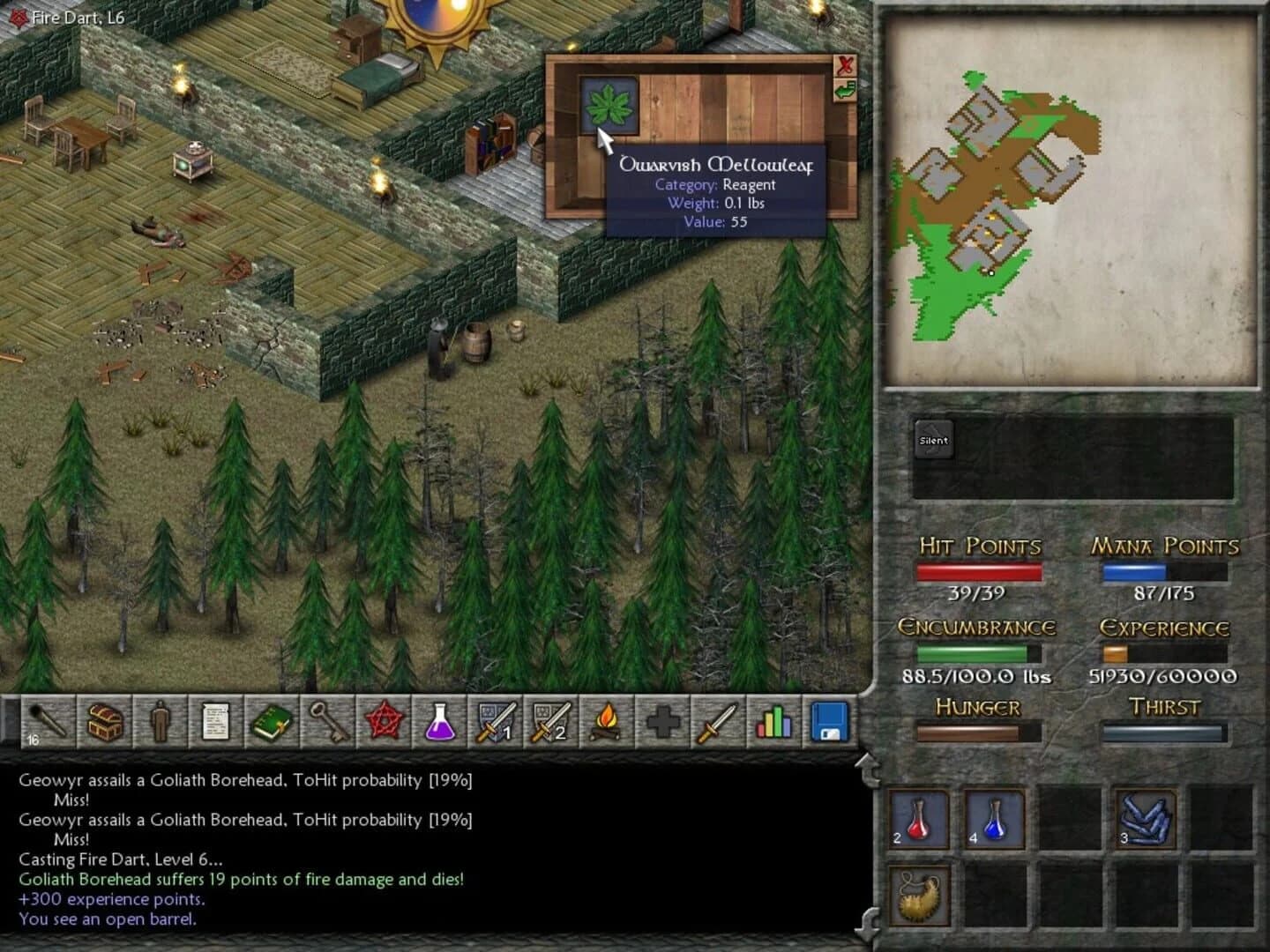Click the green exit arrow on barrel panel
The image size is (1270, 952).
click(x=844, y=88)
